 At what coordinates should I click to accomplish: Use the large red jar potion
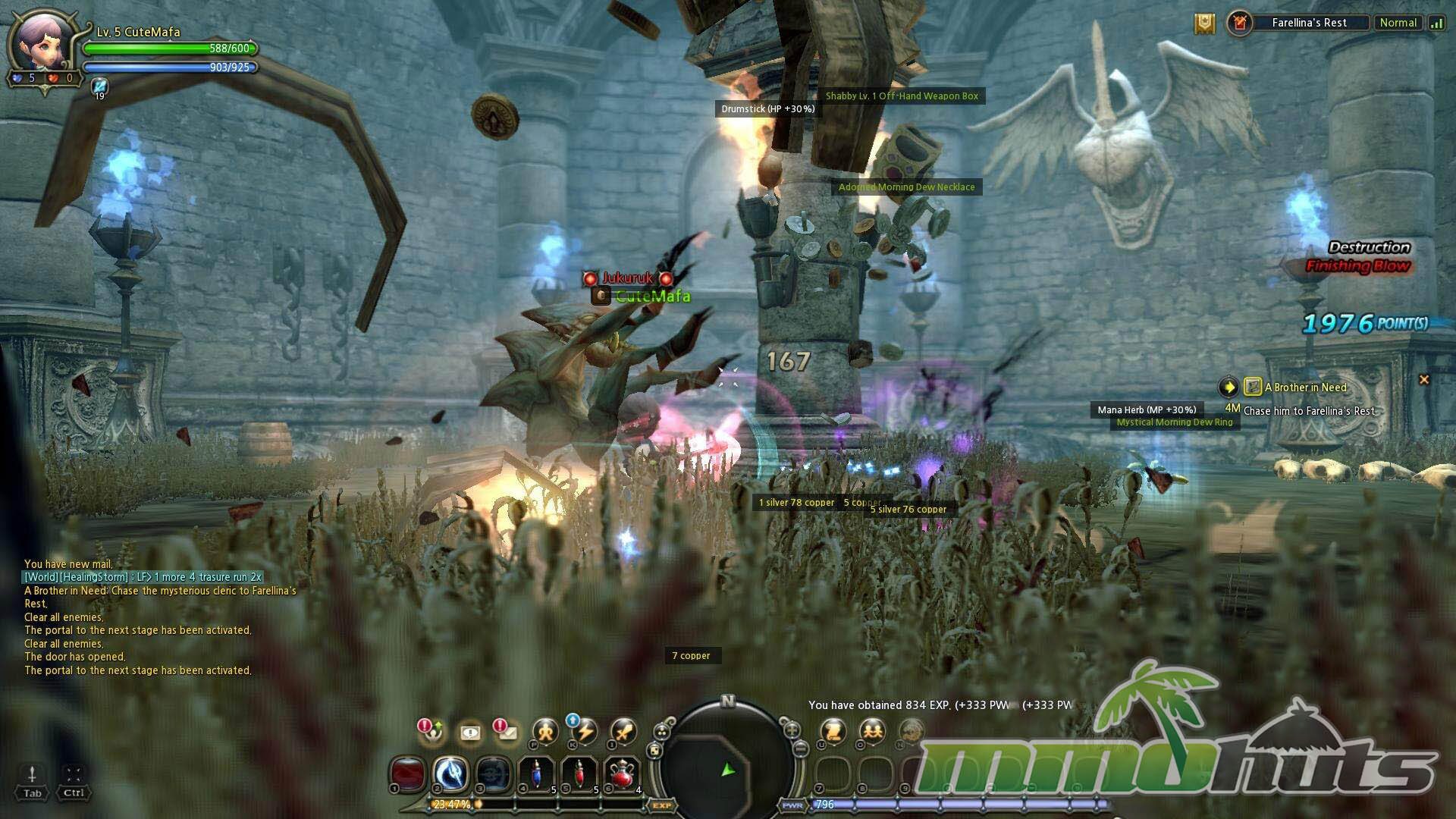click(623, 775)
